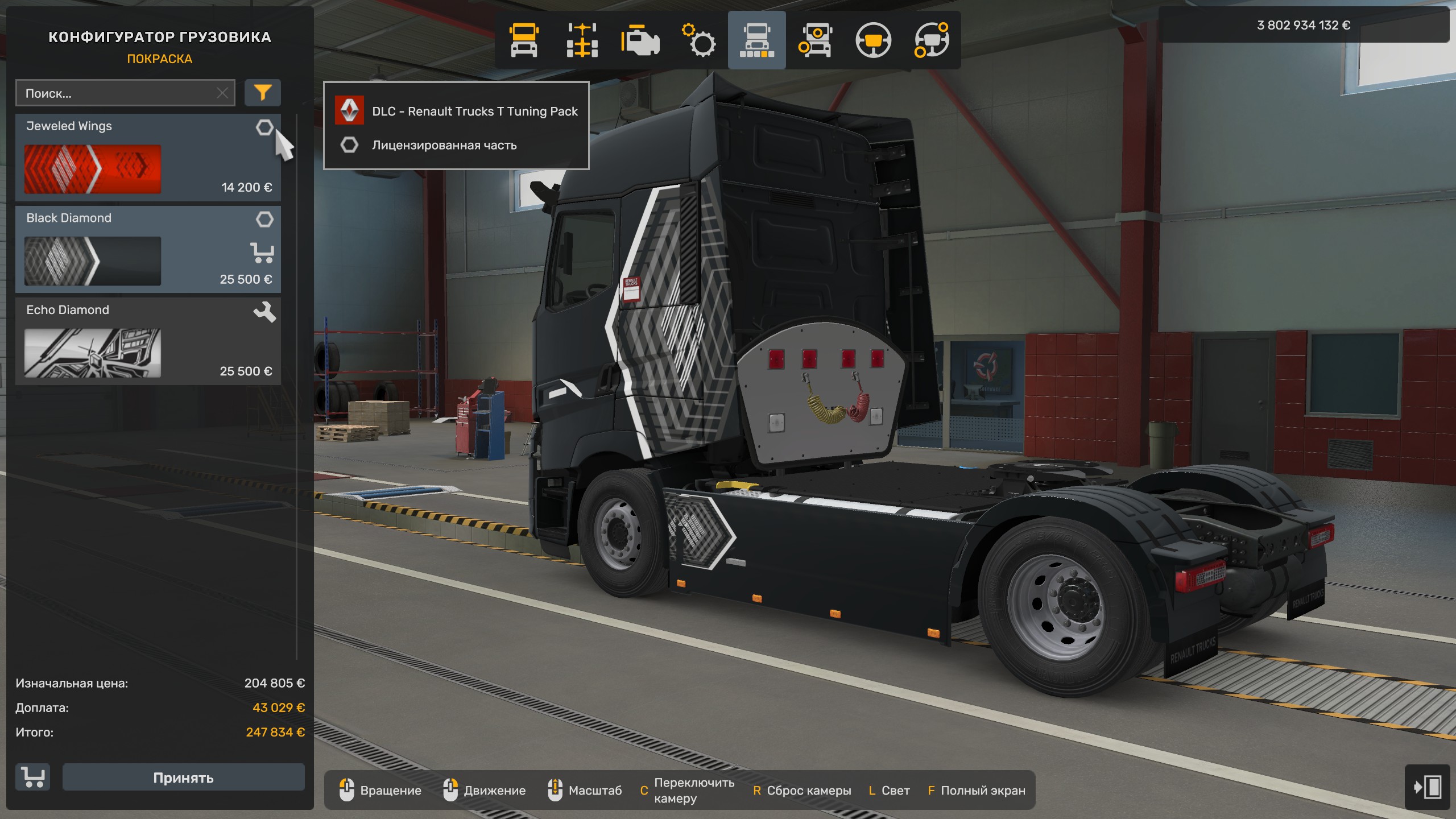
Task: Click the Принять accept button
Action: click(183, 777)
